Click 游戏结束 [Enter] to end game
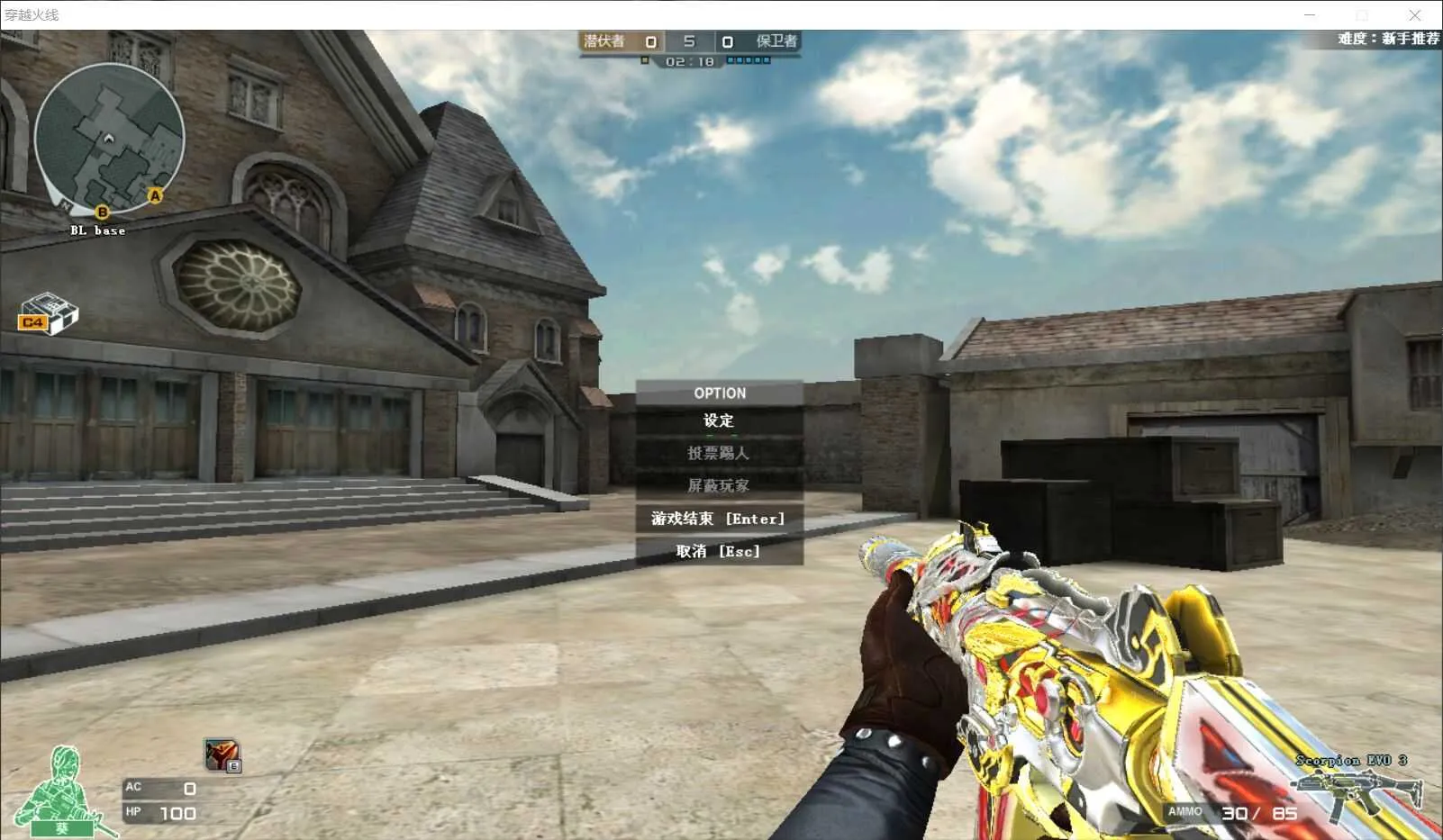1443x840 pixels. click(x=719, y=519)
